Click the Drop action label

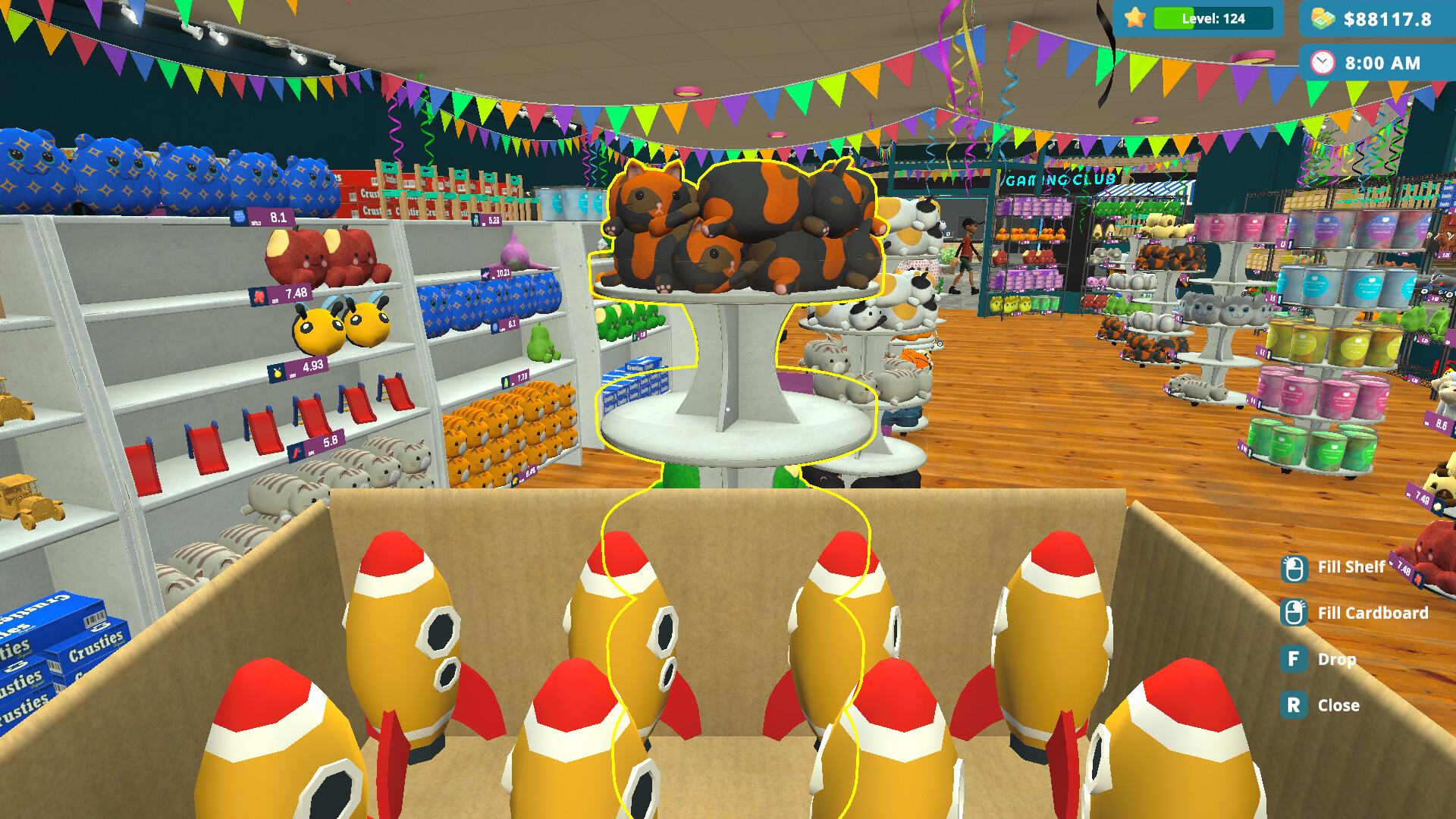click(x=1337, y=659)
